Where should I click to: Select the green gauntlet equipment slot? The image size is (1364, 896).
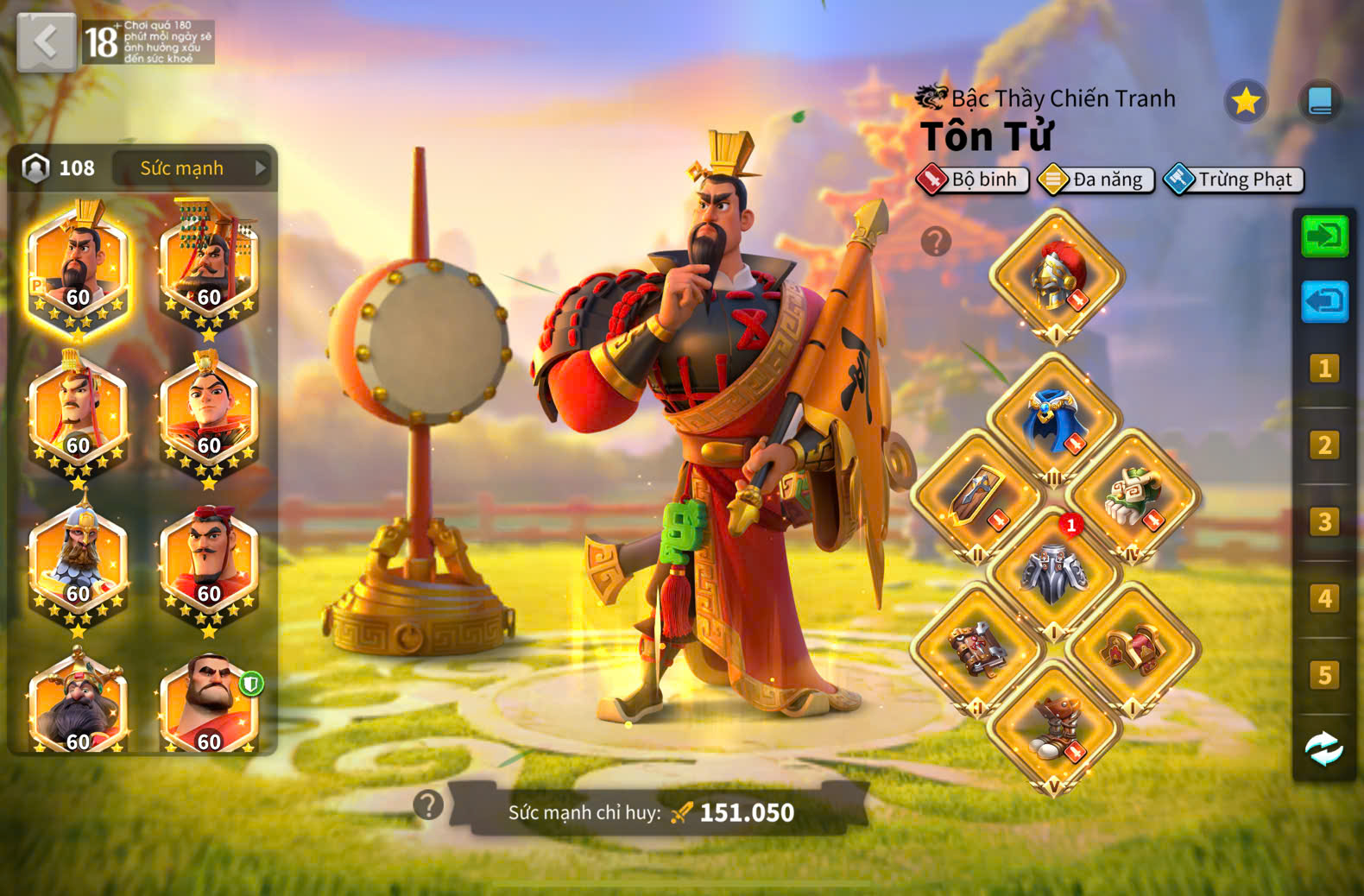pyautogui.click(x=1132, y=497)
